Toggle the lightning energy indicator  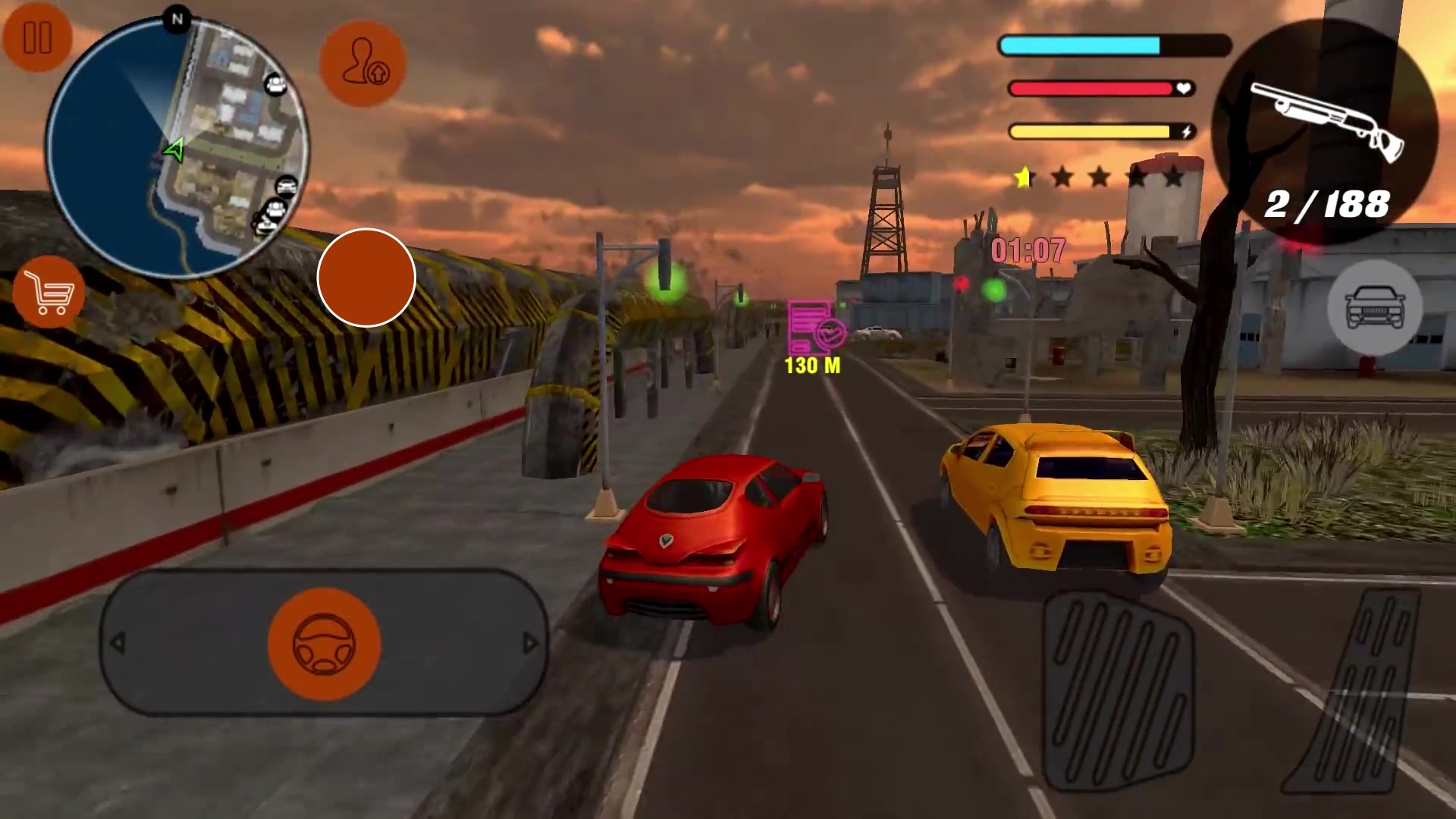[1185, 130]
